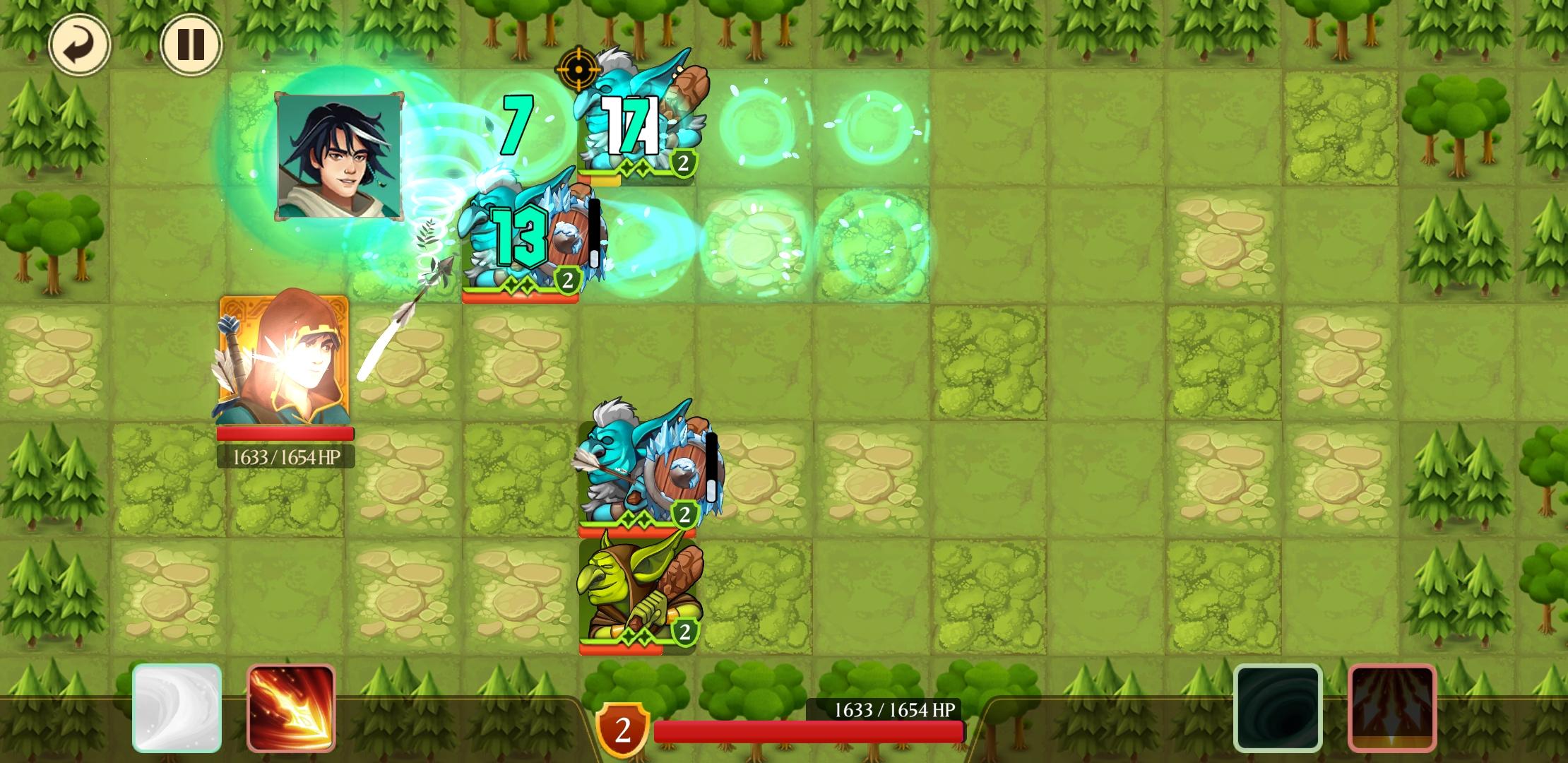Activate the flaming arrow ability

(x=290, y=709)
